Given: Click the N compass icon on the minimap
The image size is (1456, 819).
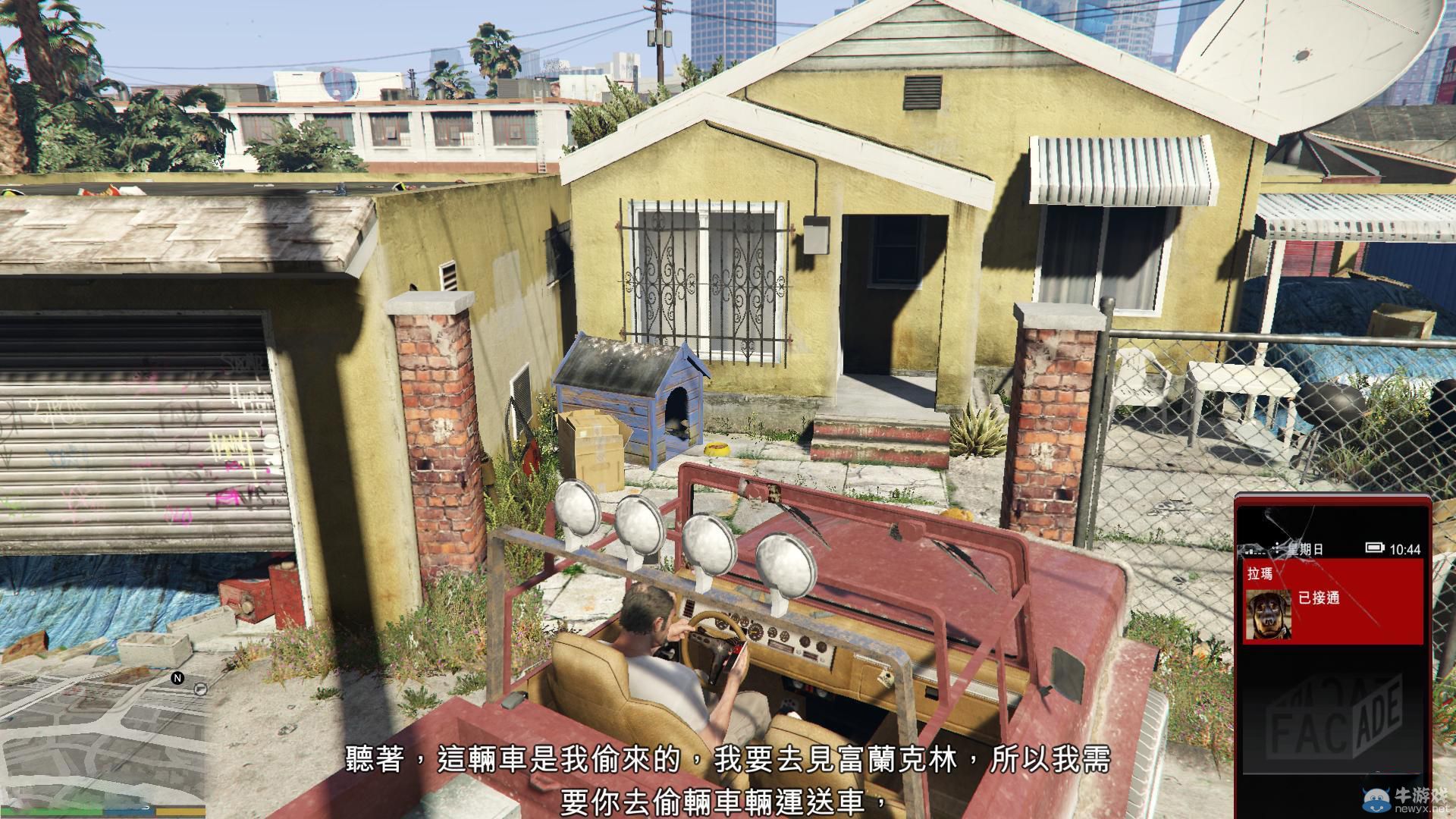Looking at the screenshot, I should (177, 678).
